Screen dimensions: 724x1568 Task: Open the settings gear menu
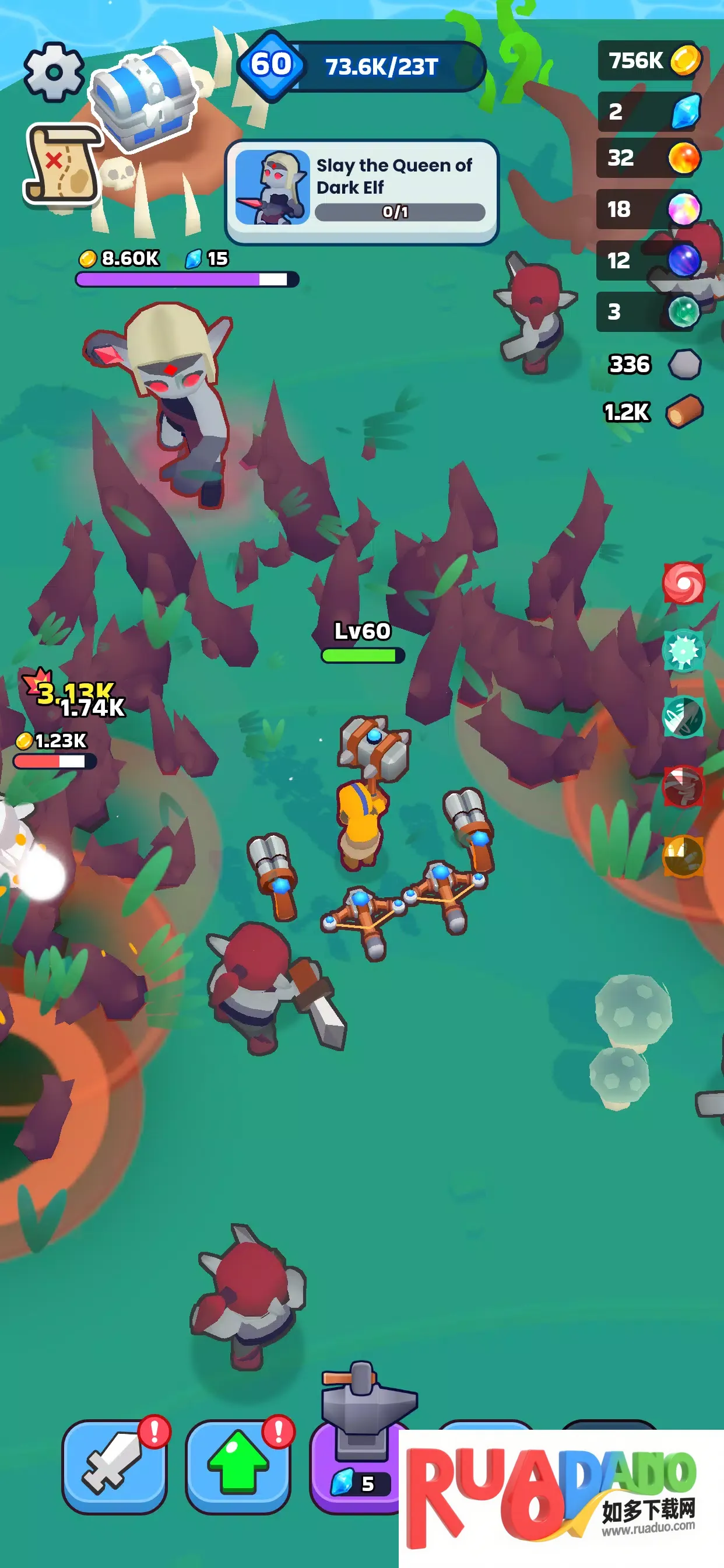coord(54,72)
